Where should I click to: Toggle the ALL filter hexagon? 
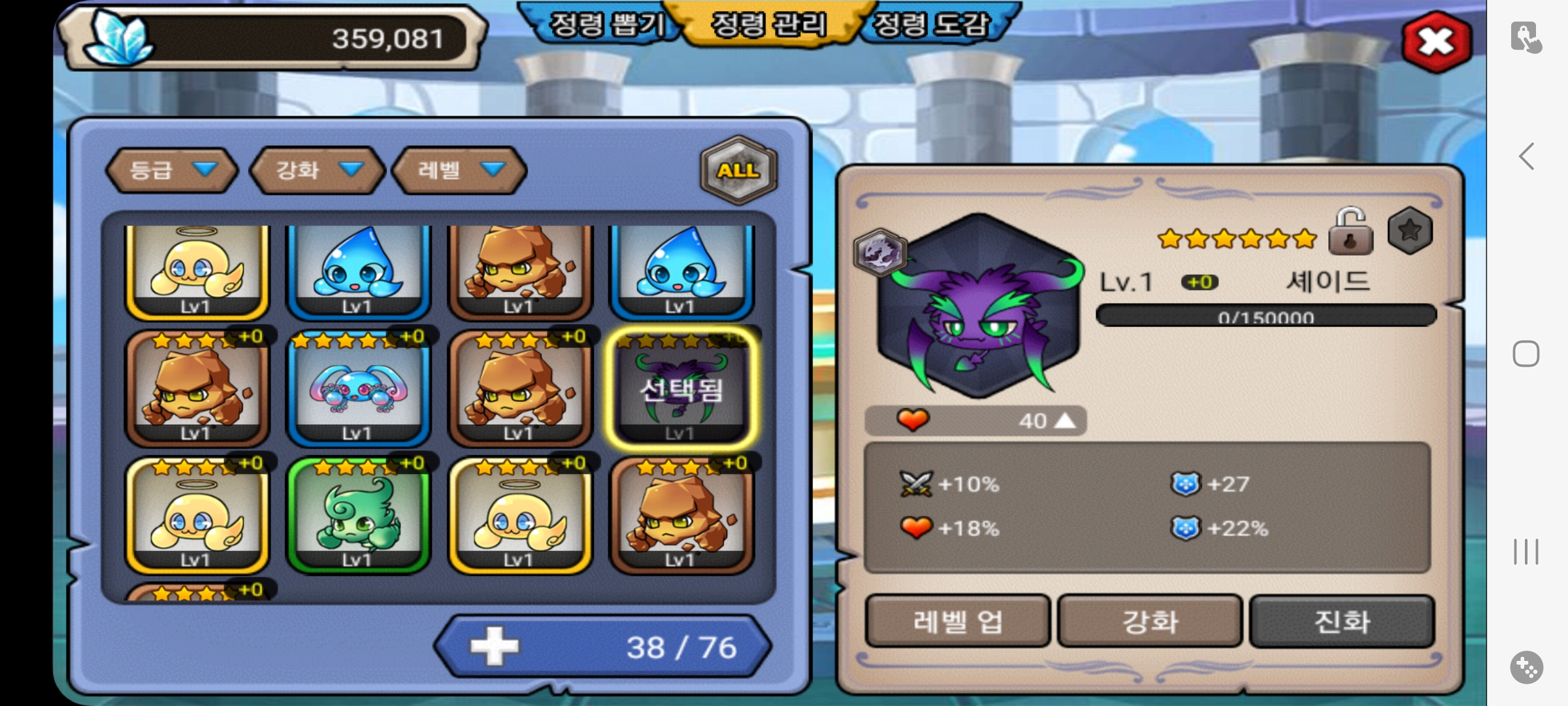(738, 170)
